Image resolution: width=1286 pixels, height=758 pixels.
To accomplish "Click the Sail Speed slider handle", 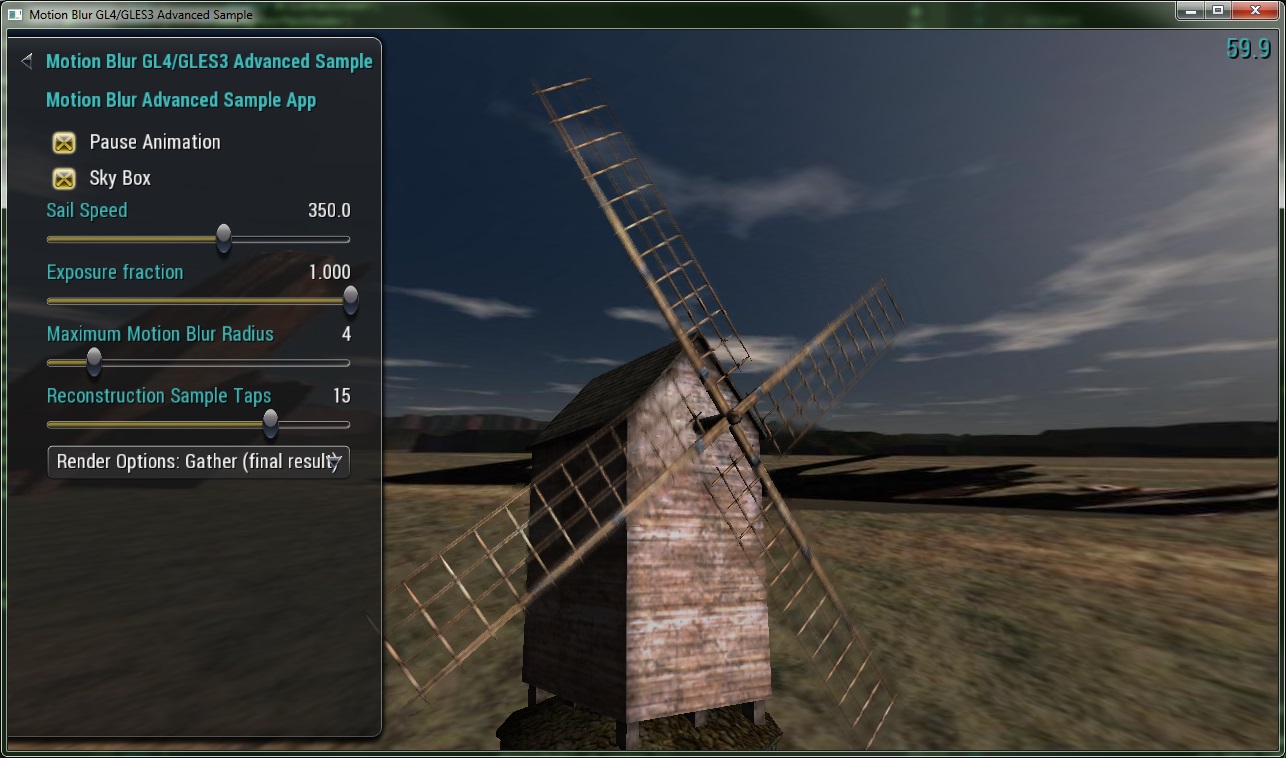I will click(x=223, y=239).
